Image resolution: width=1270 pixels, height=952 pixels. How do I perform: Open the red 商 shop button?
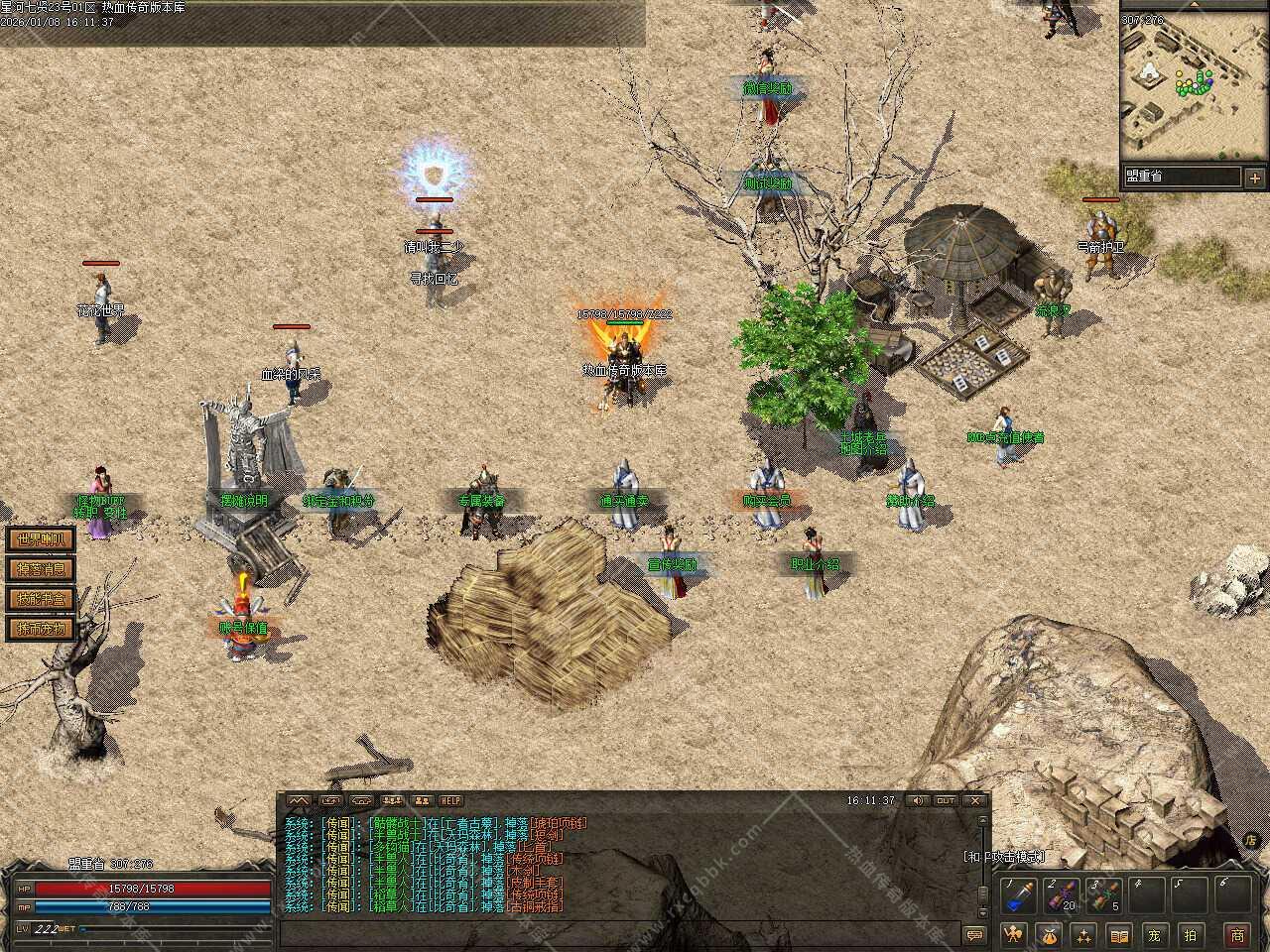pyautogui.click(x=1237, y=934)
